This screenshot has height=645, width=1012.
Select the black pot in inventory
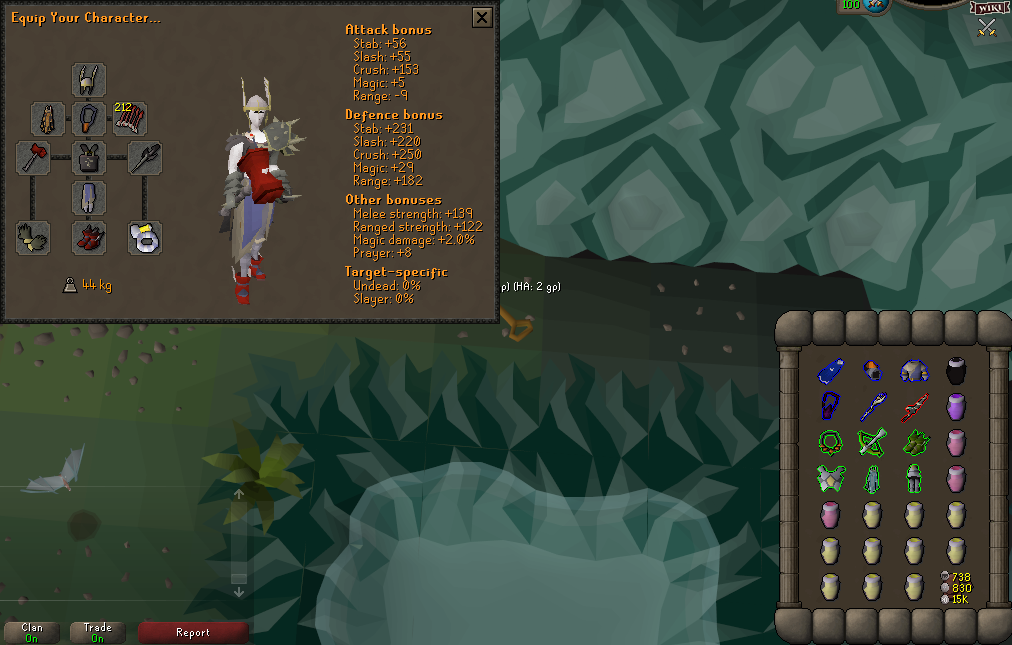pos(955,371)
